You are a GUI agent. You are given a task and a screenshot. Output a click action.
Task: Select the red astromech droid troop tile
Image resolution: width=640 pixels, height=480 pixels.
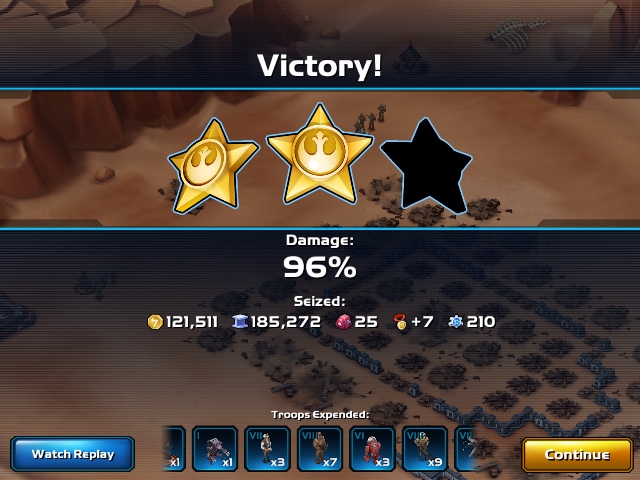[x=374, y=449]
